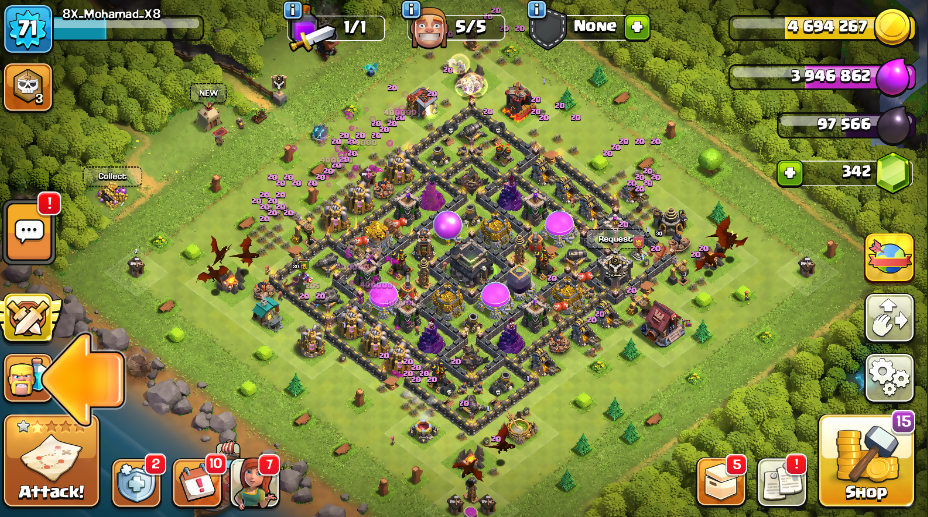928x517 pixels.
Task: Add gems with the green plus
Action: point(790,172)
